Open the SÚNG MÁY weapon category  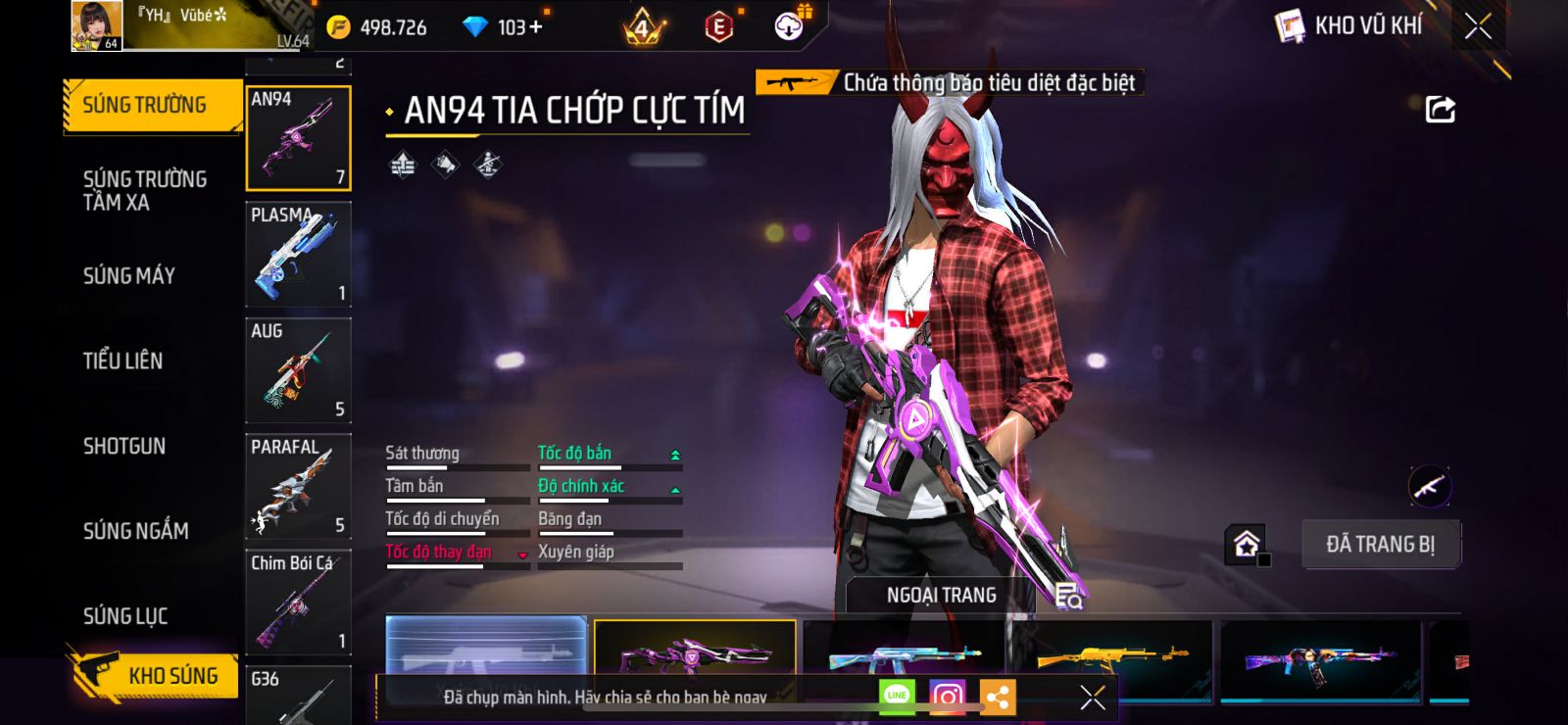coord(129,275)
